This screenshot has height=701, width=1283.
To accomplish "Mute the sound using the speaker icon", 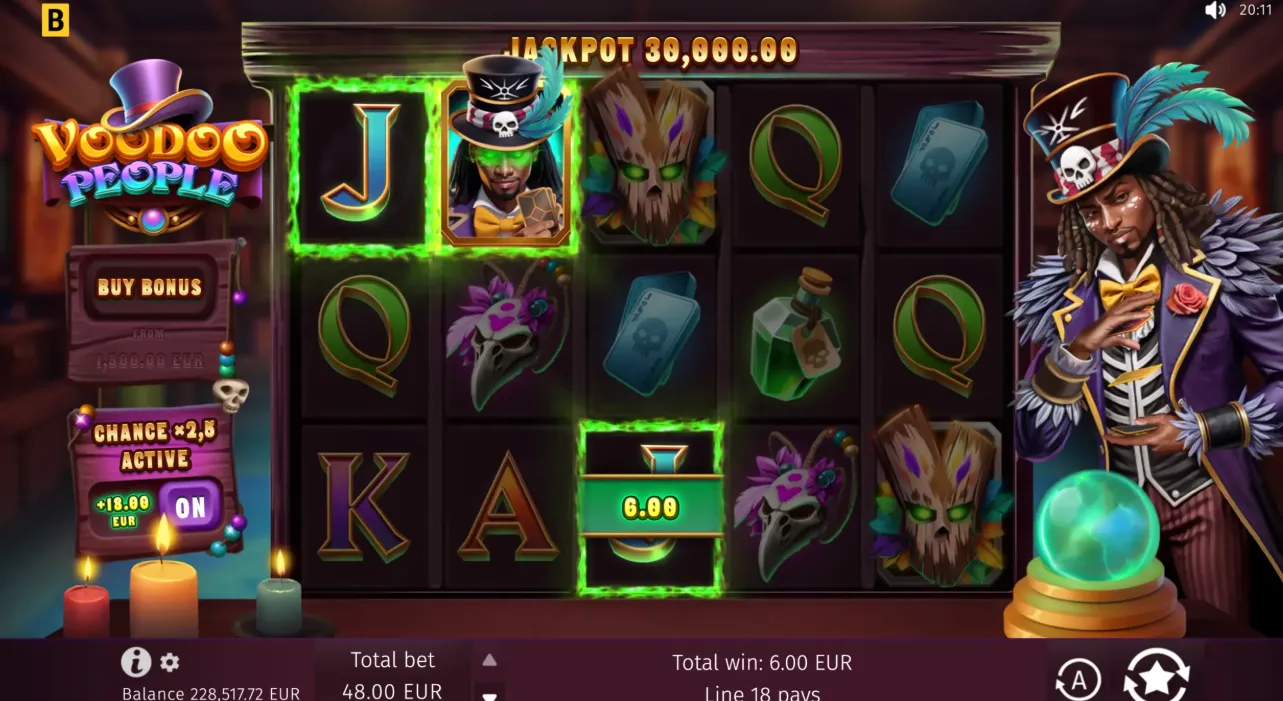I will point(1215,11).
